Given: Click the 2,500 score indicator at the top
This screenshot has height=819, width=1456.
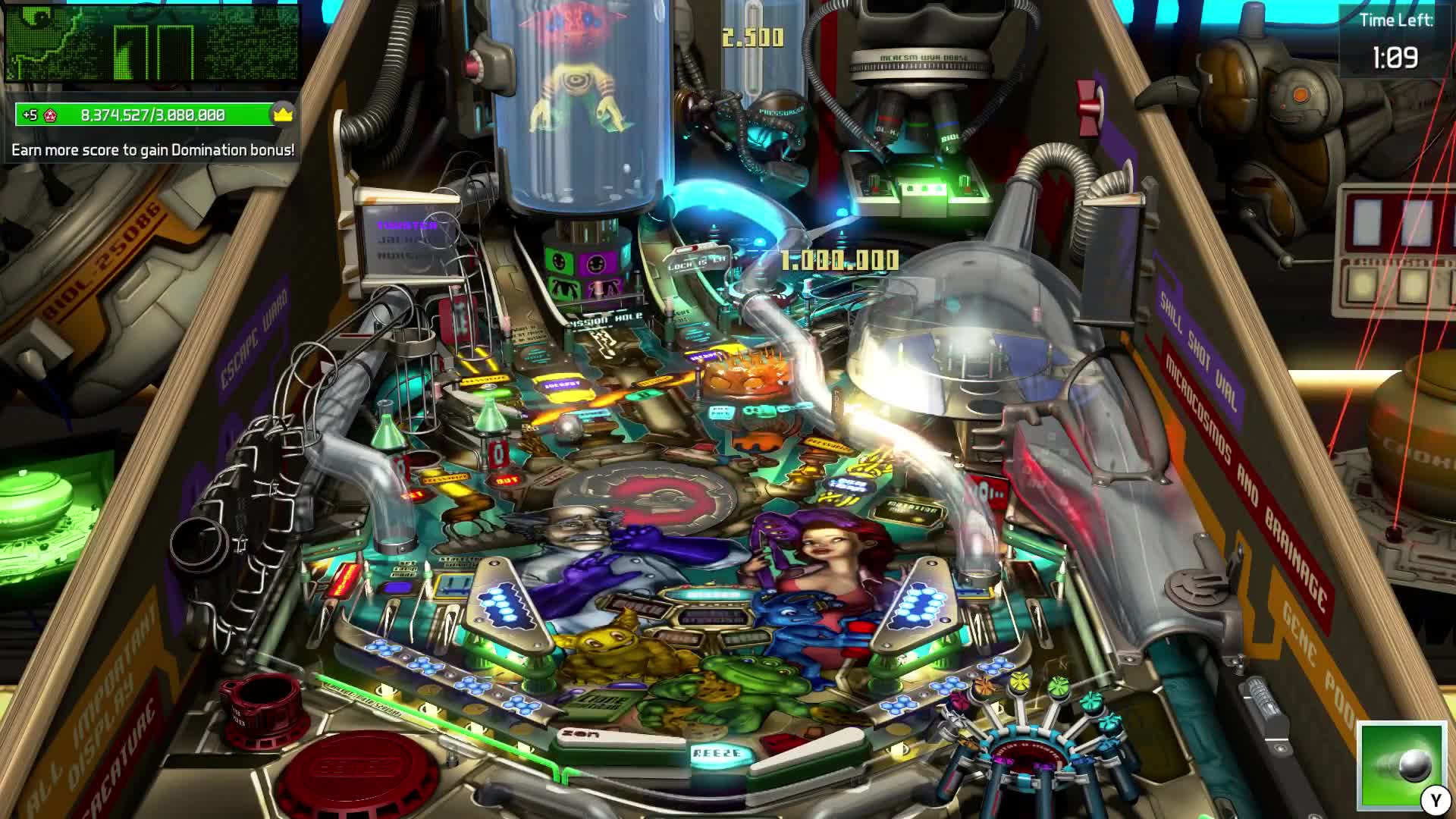Looking at the screenshot, I should (x=753, y=33).
